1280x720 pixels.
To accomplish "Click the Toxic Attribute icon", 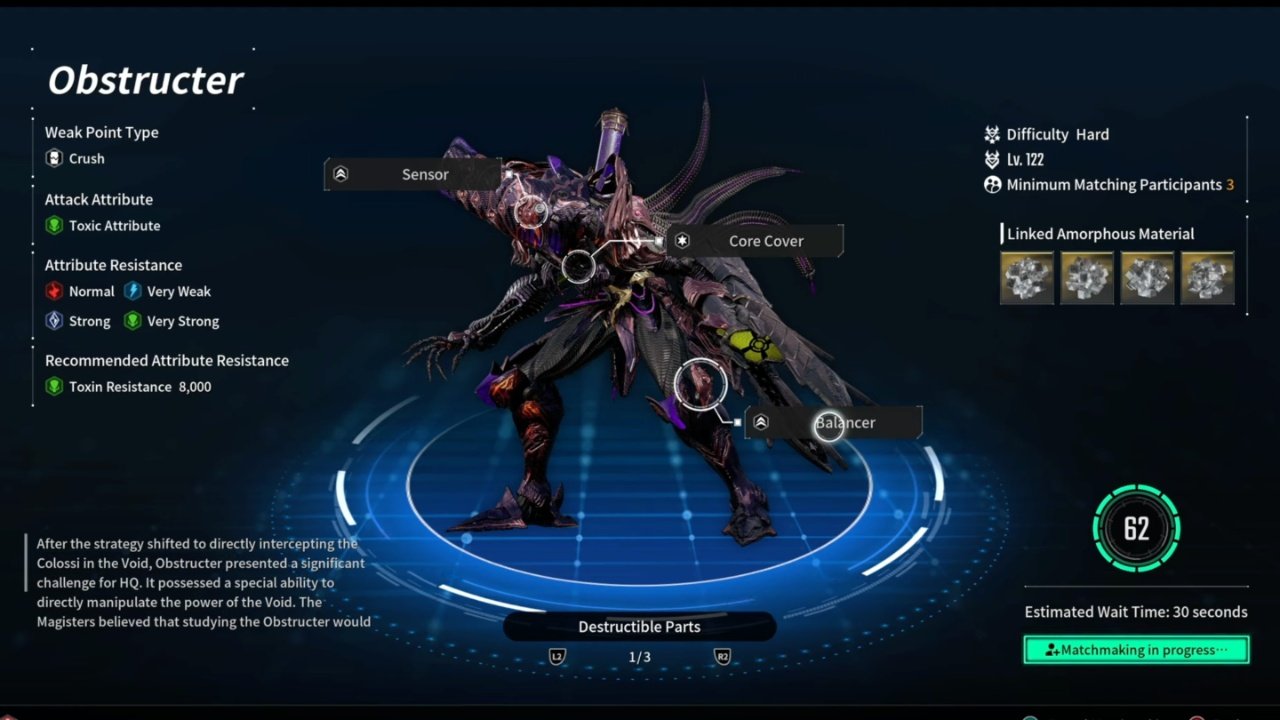I will click(54, 225).
